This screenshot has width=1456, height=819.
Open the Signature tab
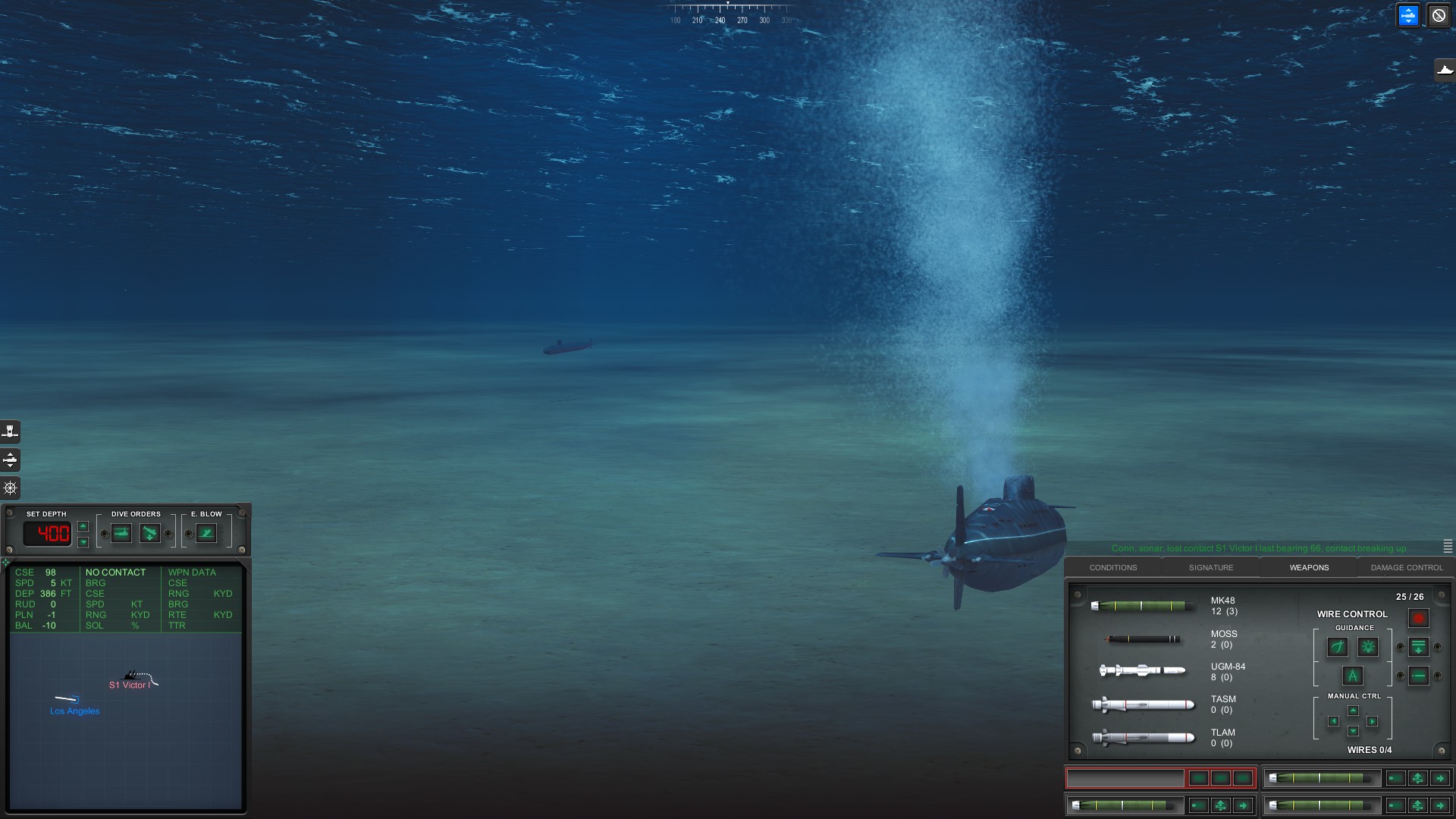[x=1211, y=567]
